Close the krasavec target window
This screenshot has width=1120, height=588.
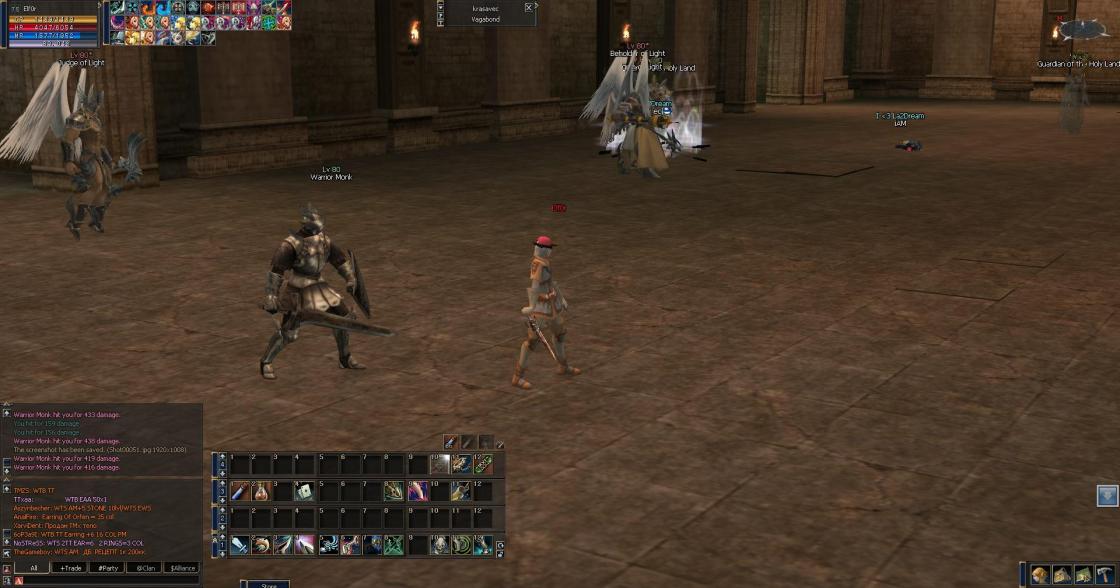click(x=529, y=8)
